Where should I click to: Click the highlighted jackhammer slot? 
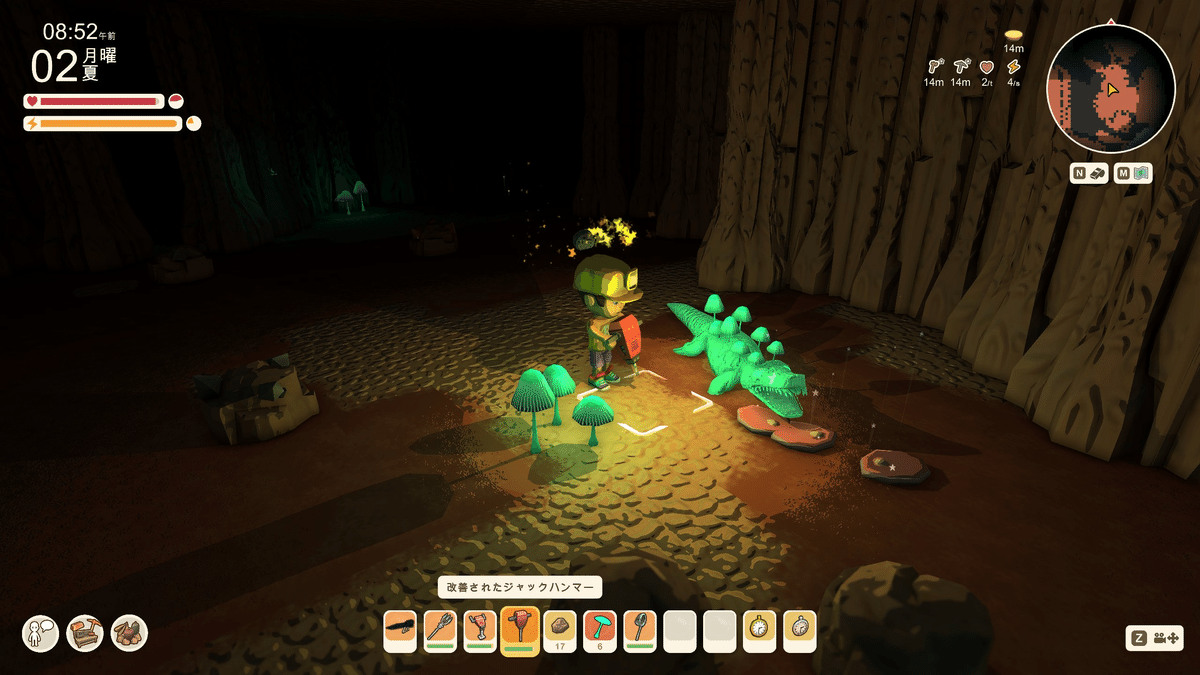520,630
